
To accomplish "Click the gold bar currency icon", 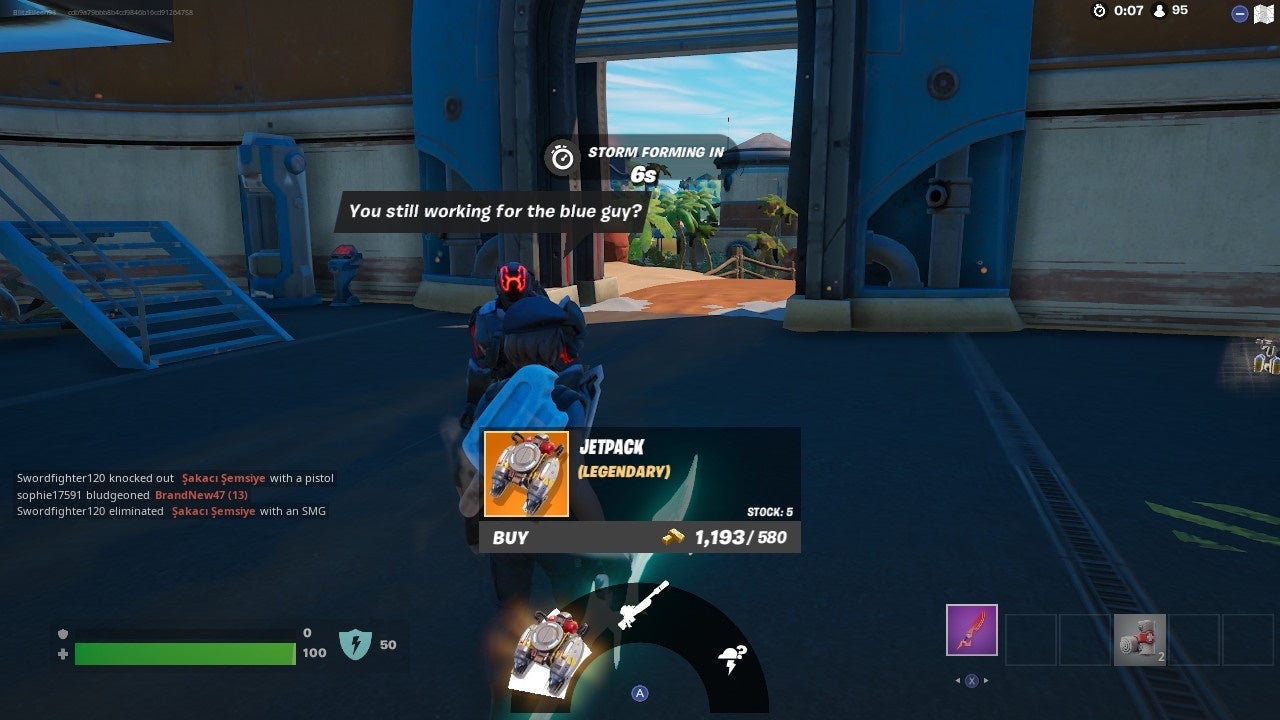I will point(671,537).
